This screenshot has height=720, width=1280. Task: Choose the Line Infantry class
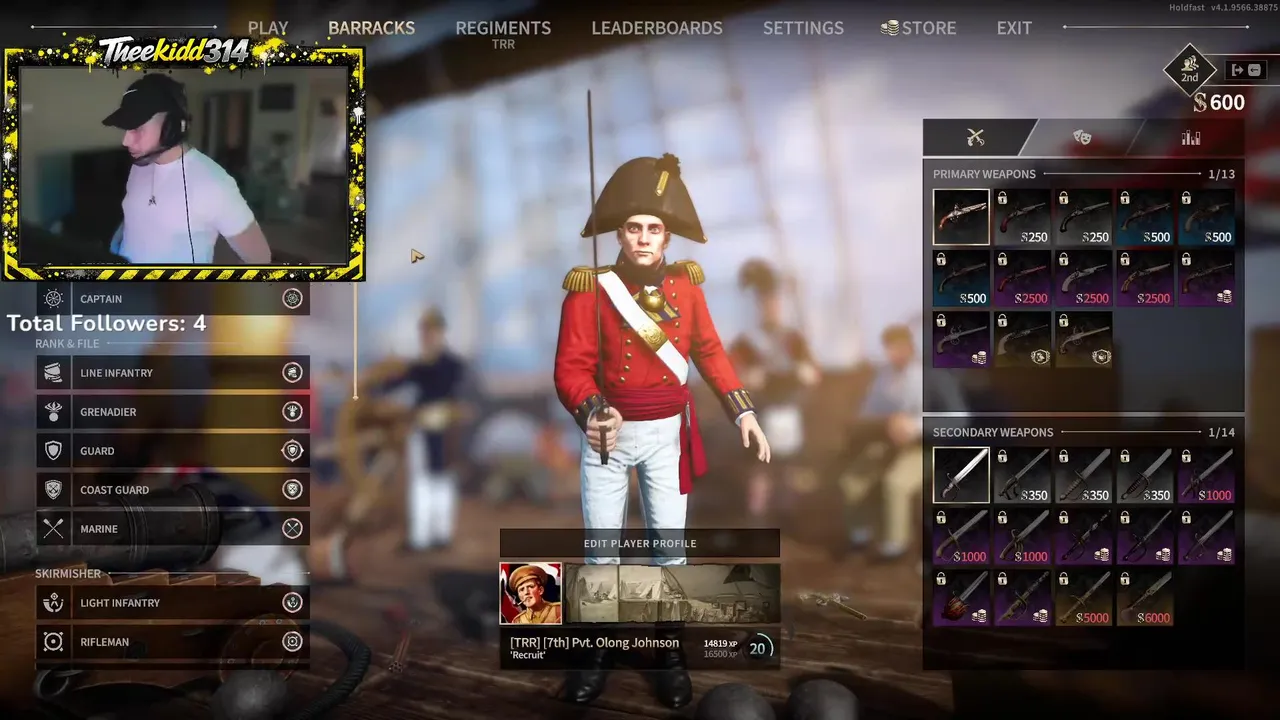point(172,373)
